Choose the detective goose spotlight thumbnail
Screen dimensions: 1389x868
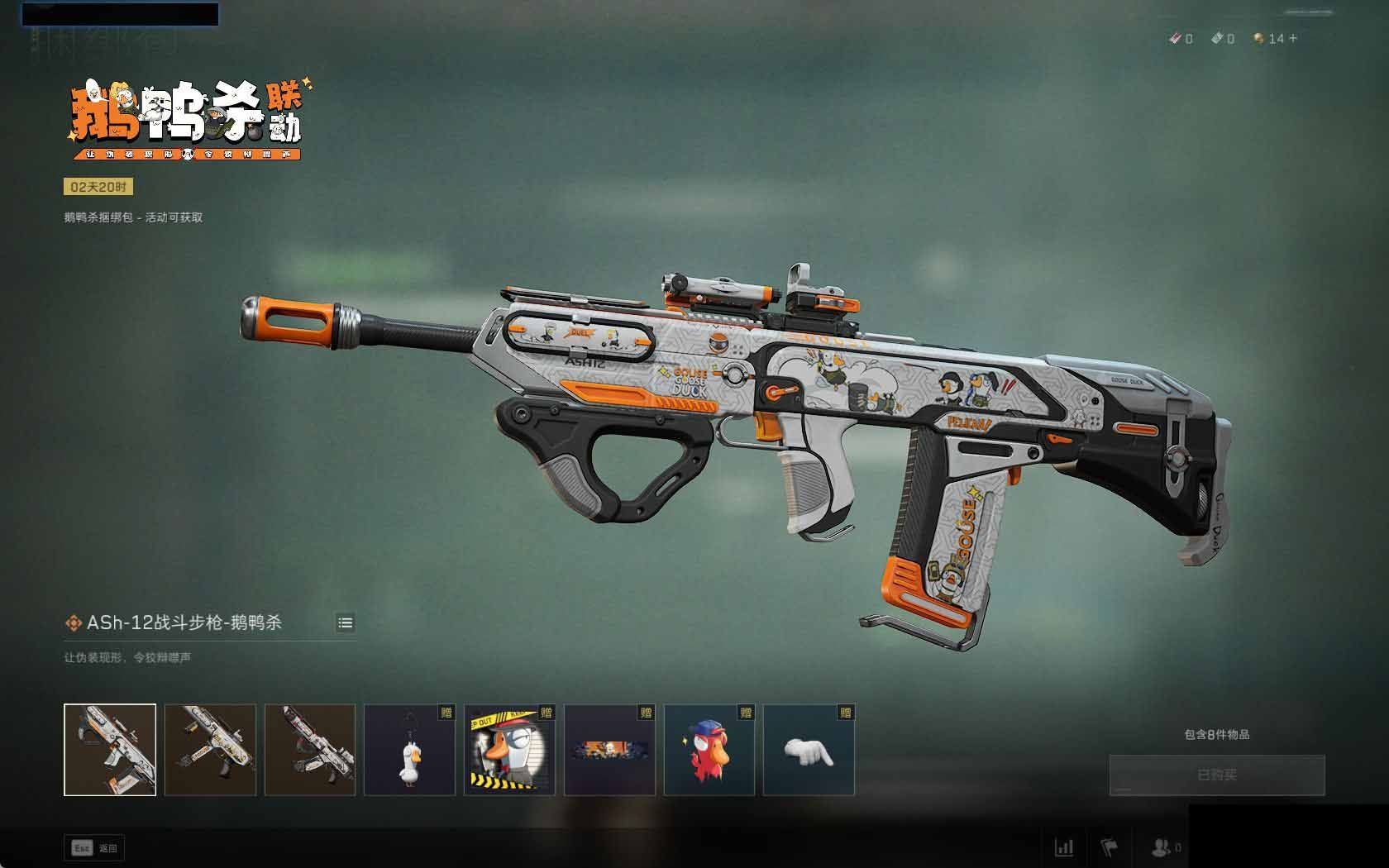pos(509,750)
